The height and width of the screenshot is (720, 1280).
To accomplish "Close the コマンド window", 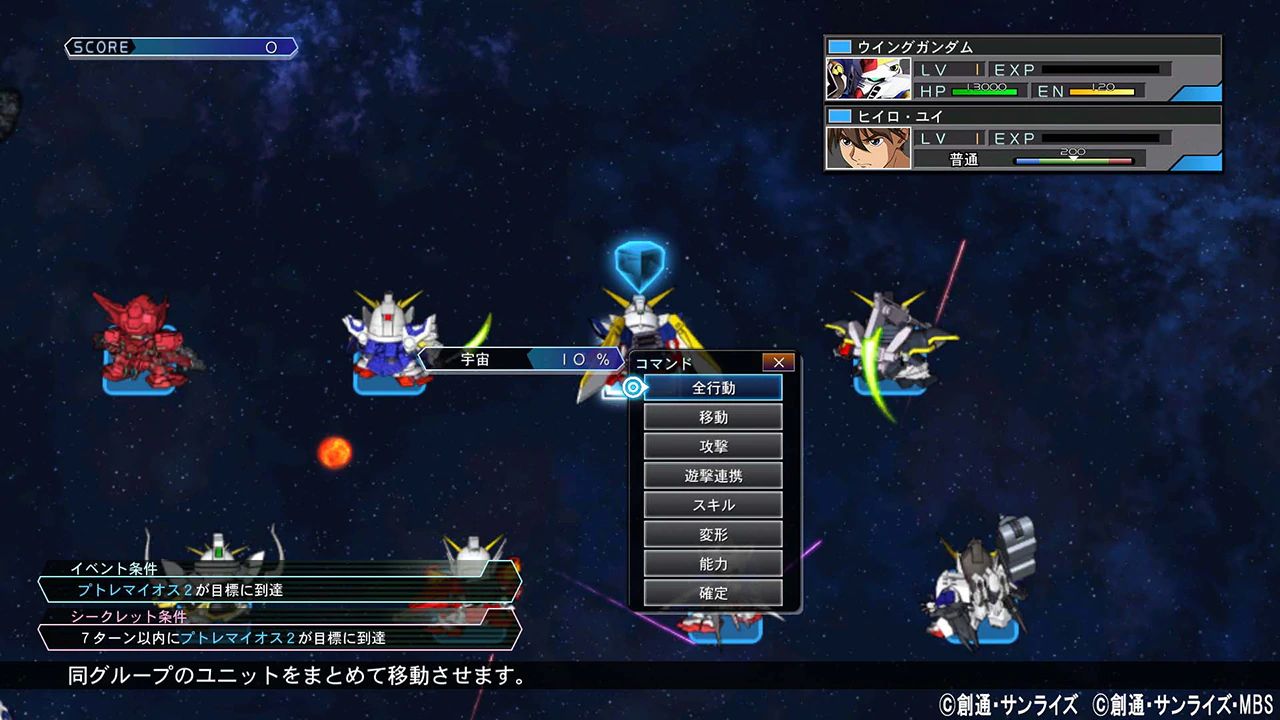I will (778, 362).
